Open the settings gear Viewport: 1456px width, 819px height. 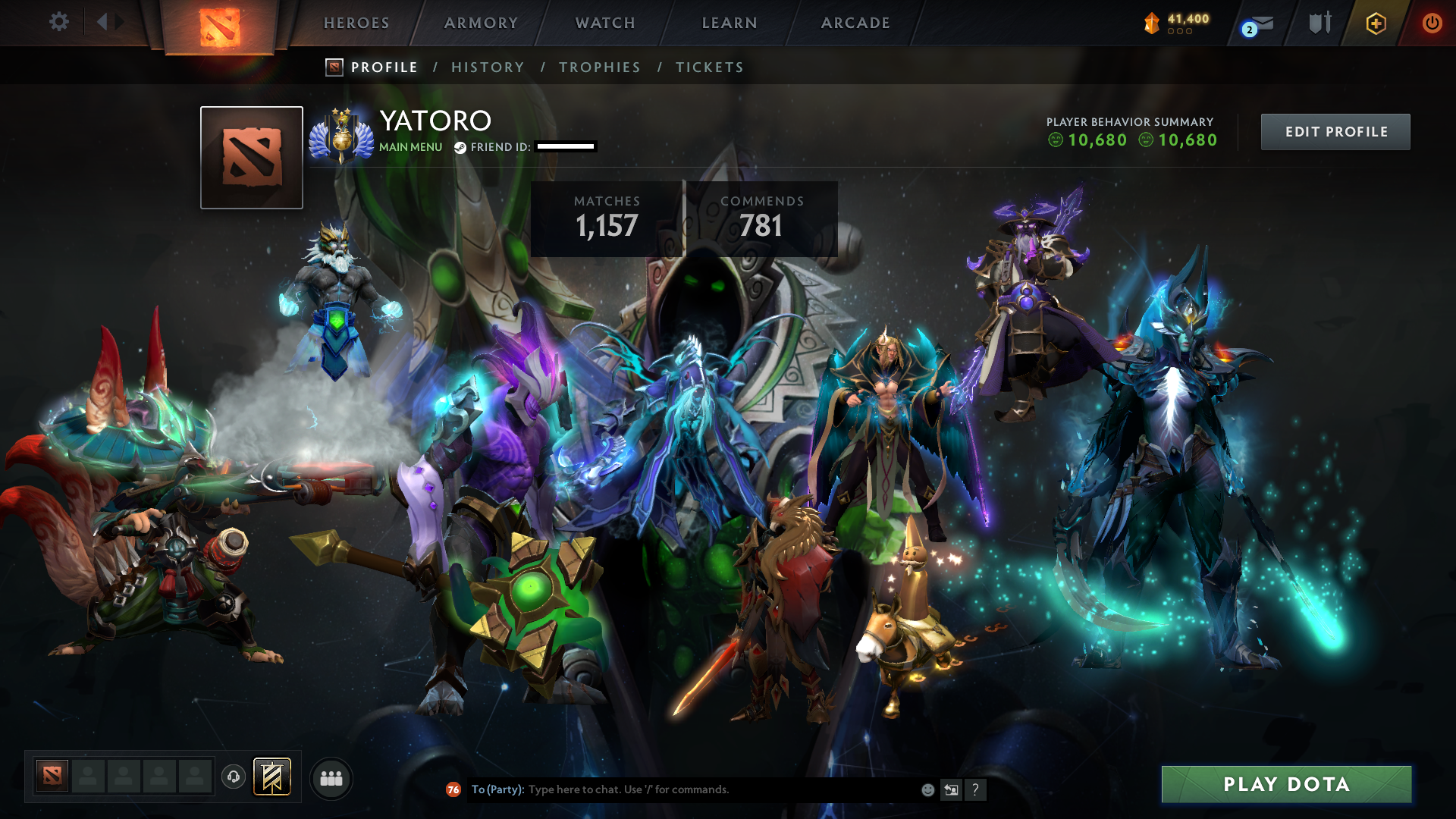59,22
